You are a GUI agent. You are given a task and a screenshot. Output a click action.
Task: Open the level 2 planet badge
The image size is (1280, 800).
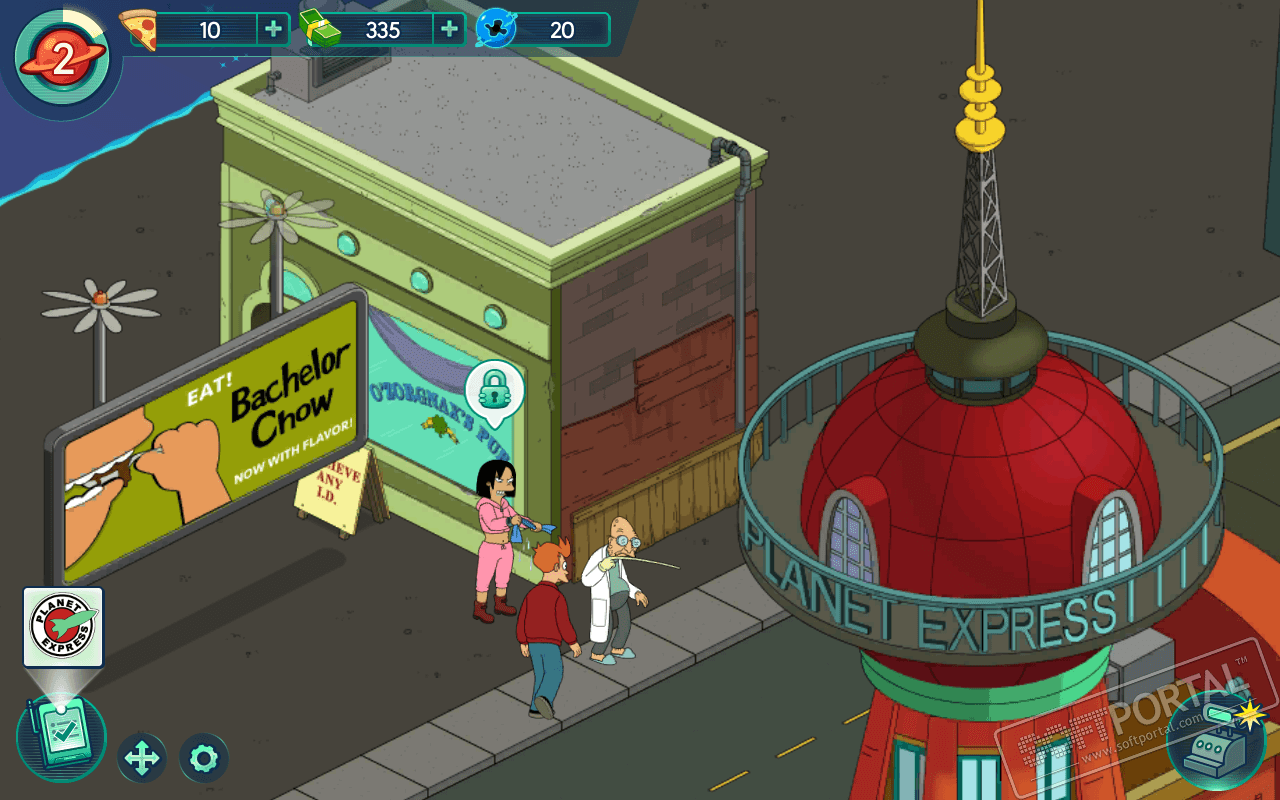tap(62, 60)
